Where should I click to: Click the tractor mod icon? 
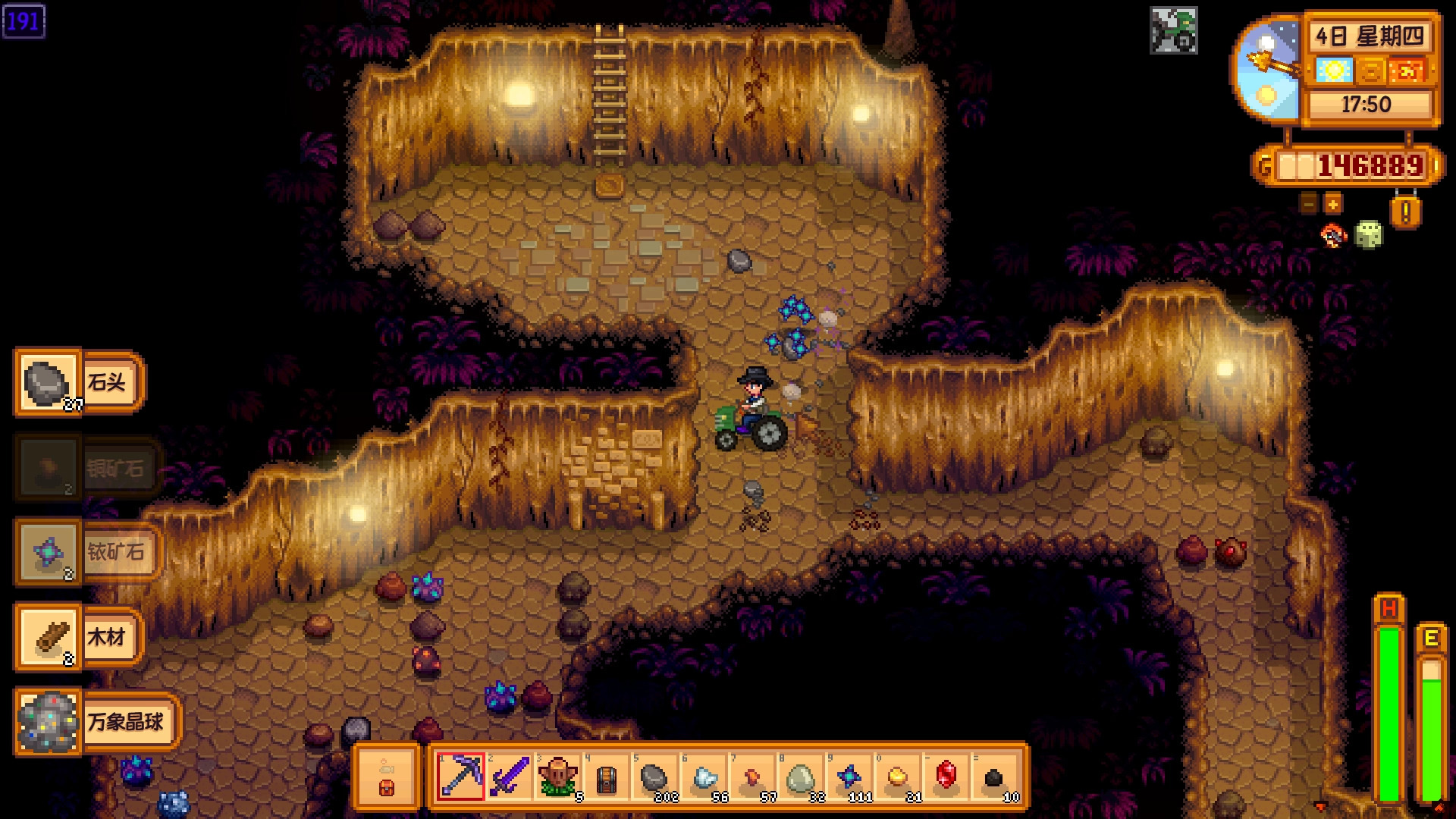coord(1173,31)
